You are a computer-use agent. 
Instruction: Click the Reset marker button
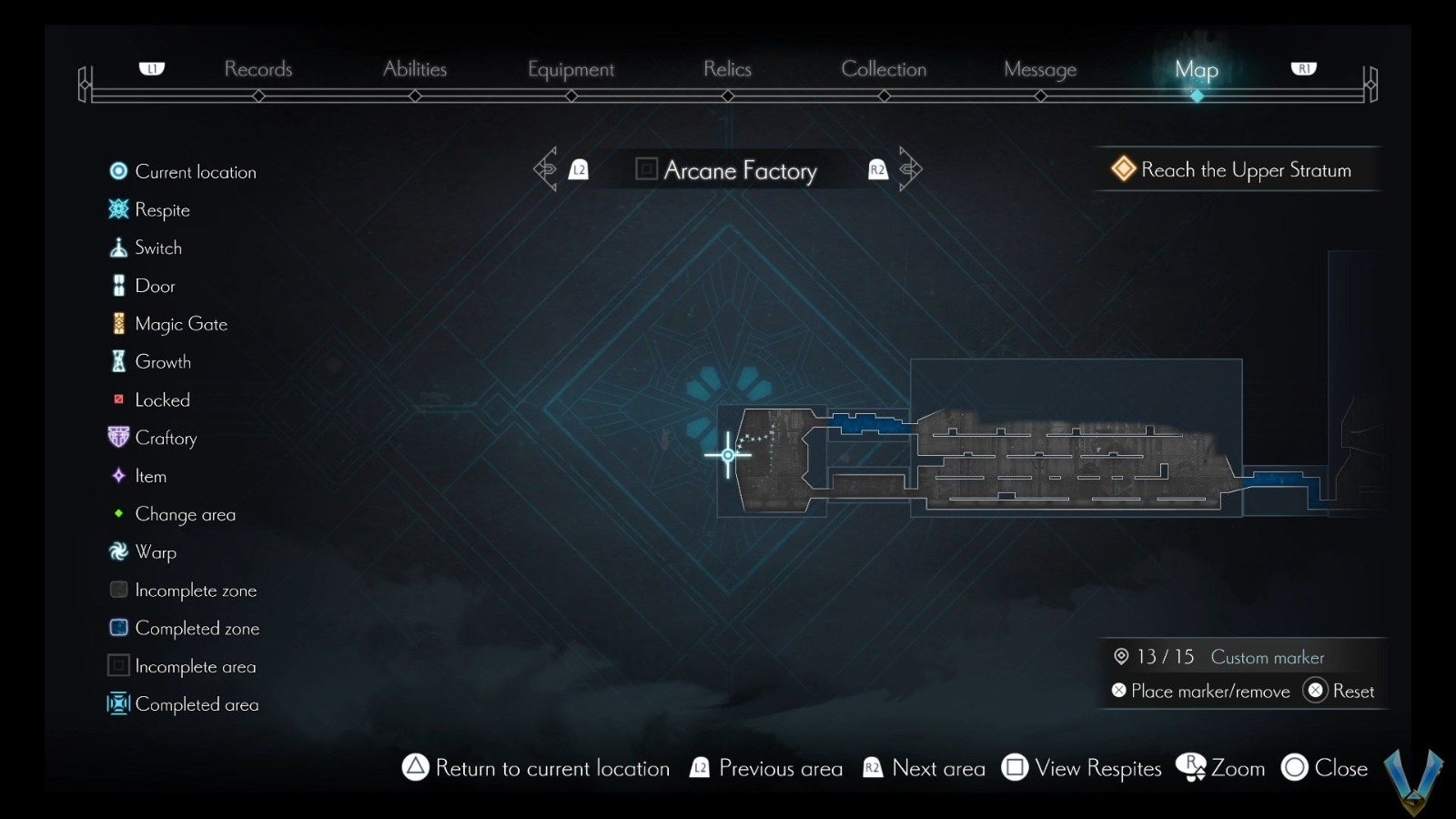[1340, 691]
